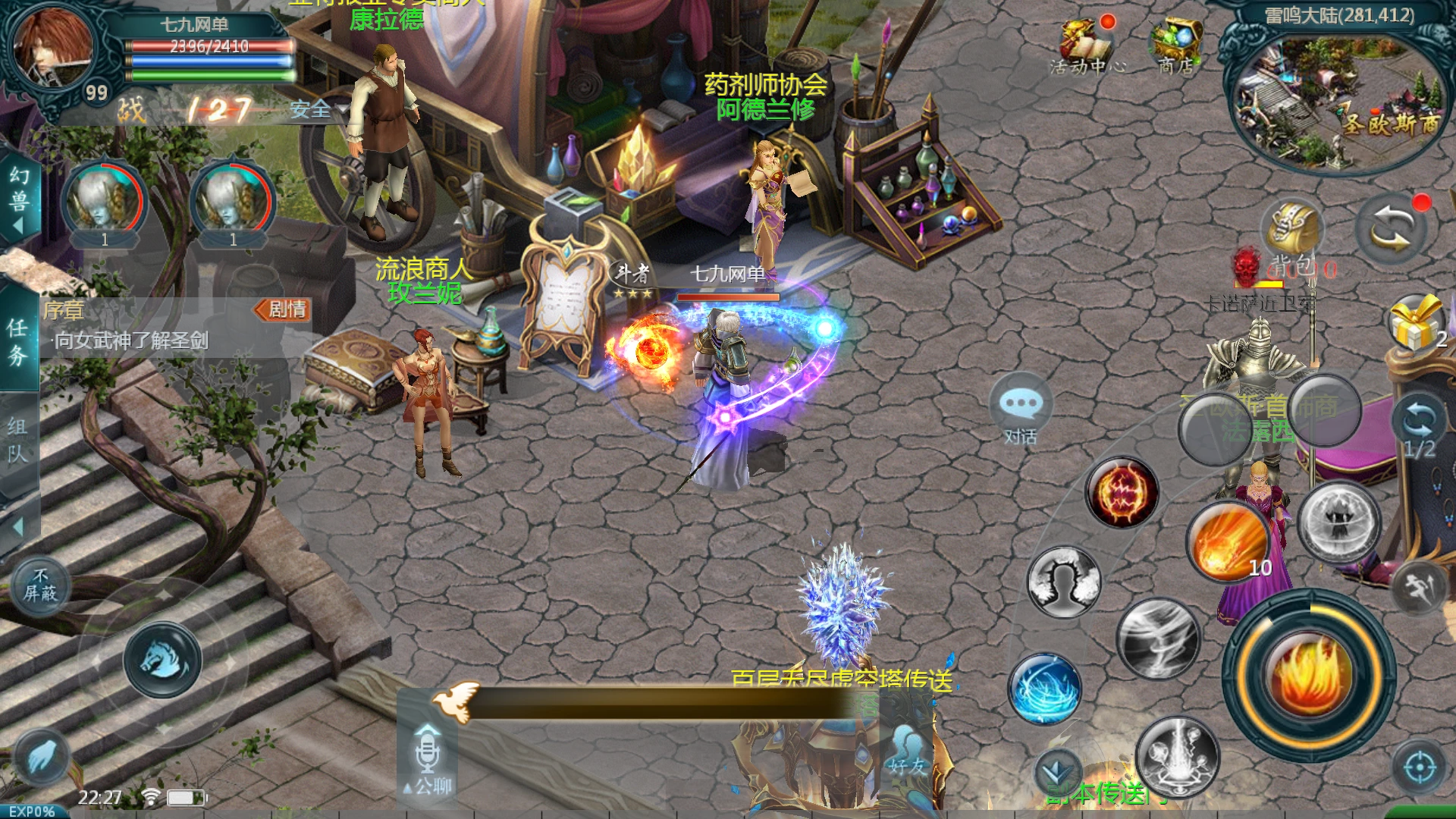
Task: Open the 好友 friends list
Action: pos(907,752)
